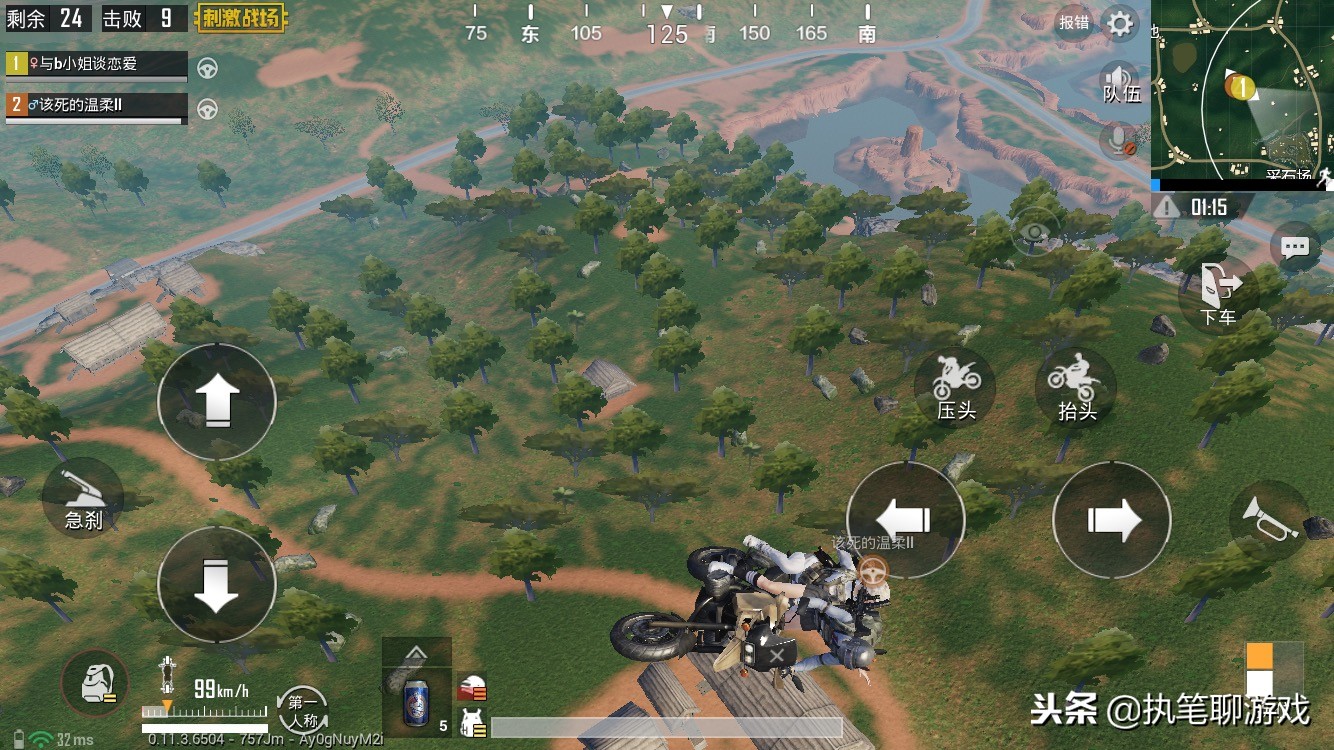The width and height of the screenshot is (1334, 750).
Task: Tap the 抬头 wheelie button
Action: 1076,388
